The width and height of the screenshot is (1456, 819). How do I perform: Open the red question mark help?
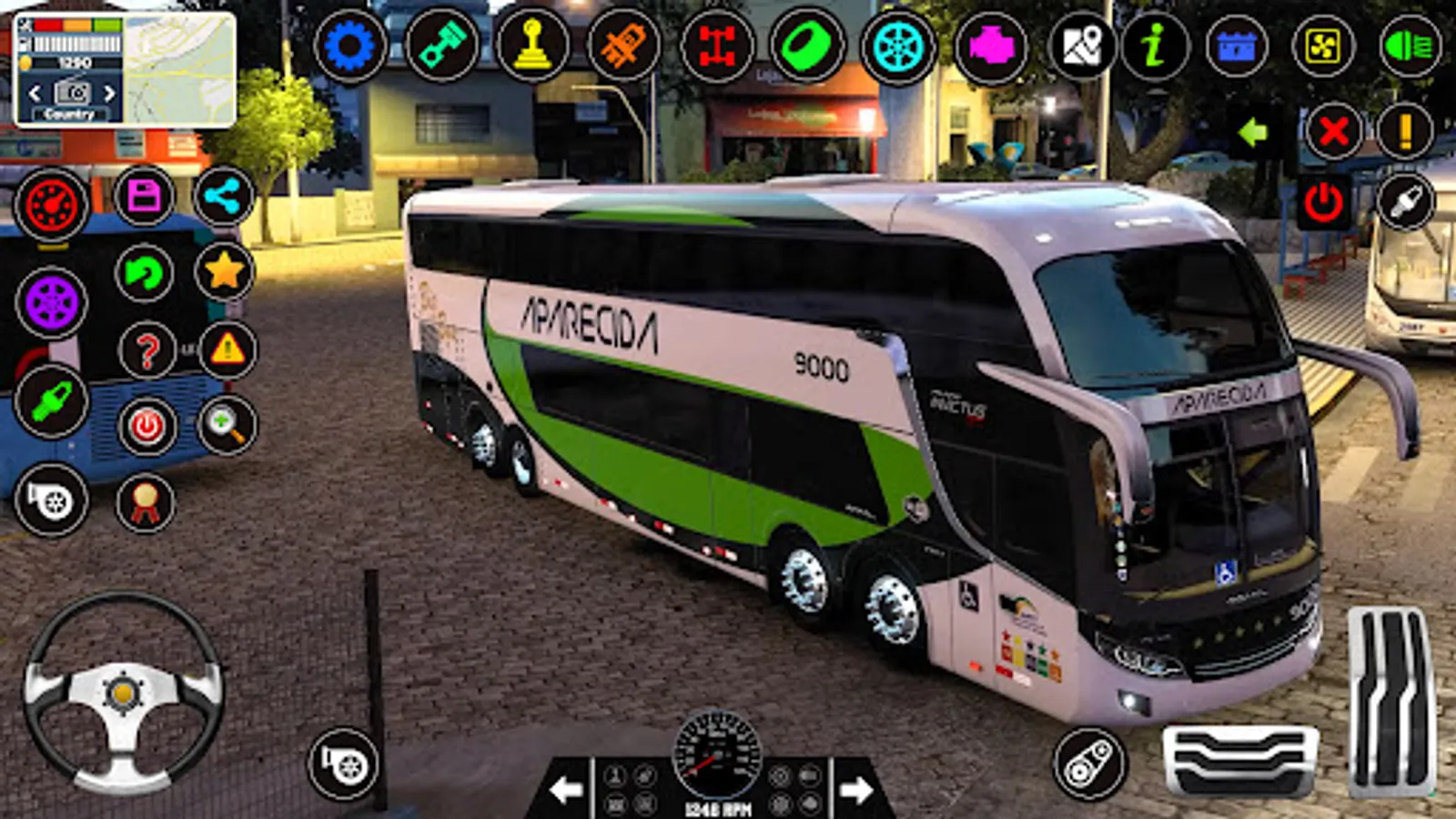pyautogui.click(x=147, y=350)
